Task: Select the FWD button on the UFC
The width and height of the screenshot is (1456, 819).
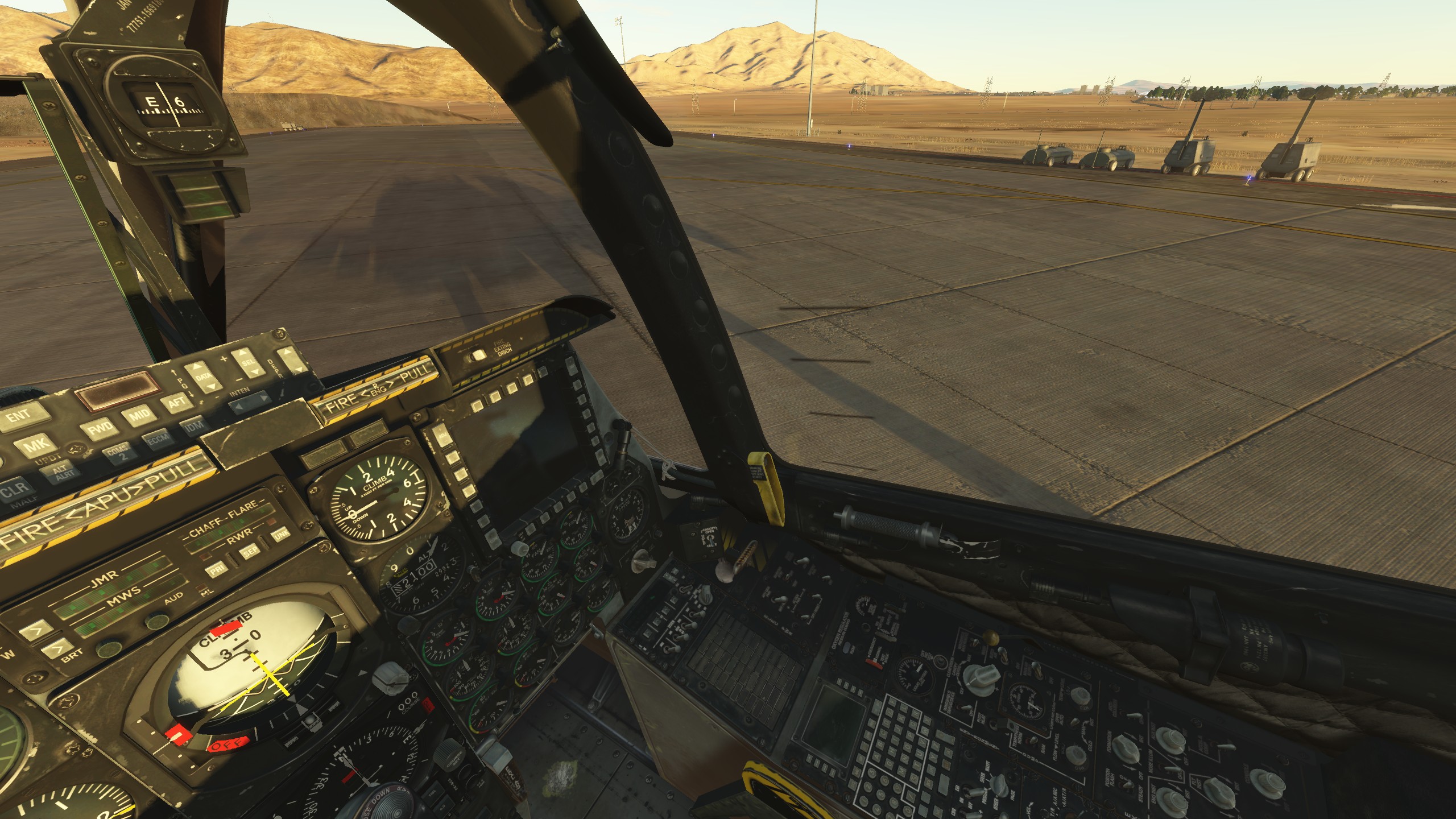Action: pyautogui.click(x=100, y=428)
